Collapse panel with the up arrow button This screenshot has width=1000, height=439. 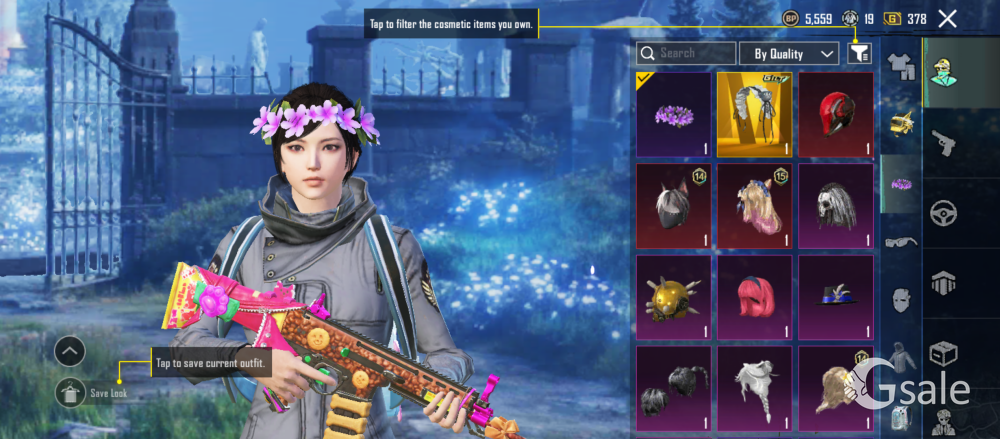70,351
